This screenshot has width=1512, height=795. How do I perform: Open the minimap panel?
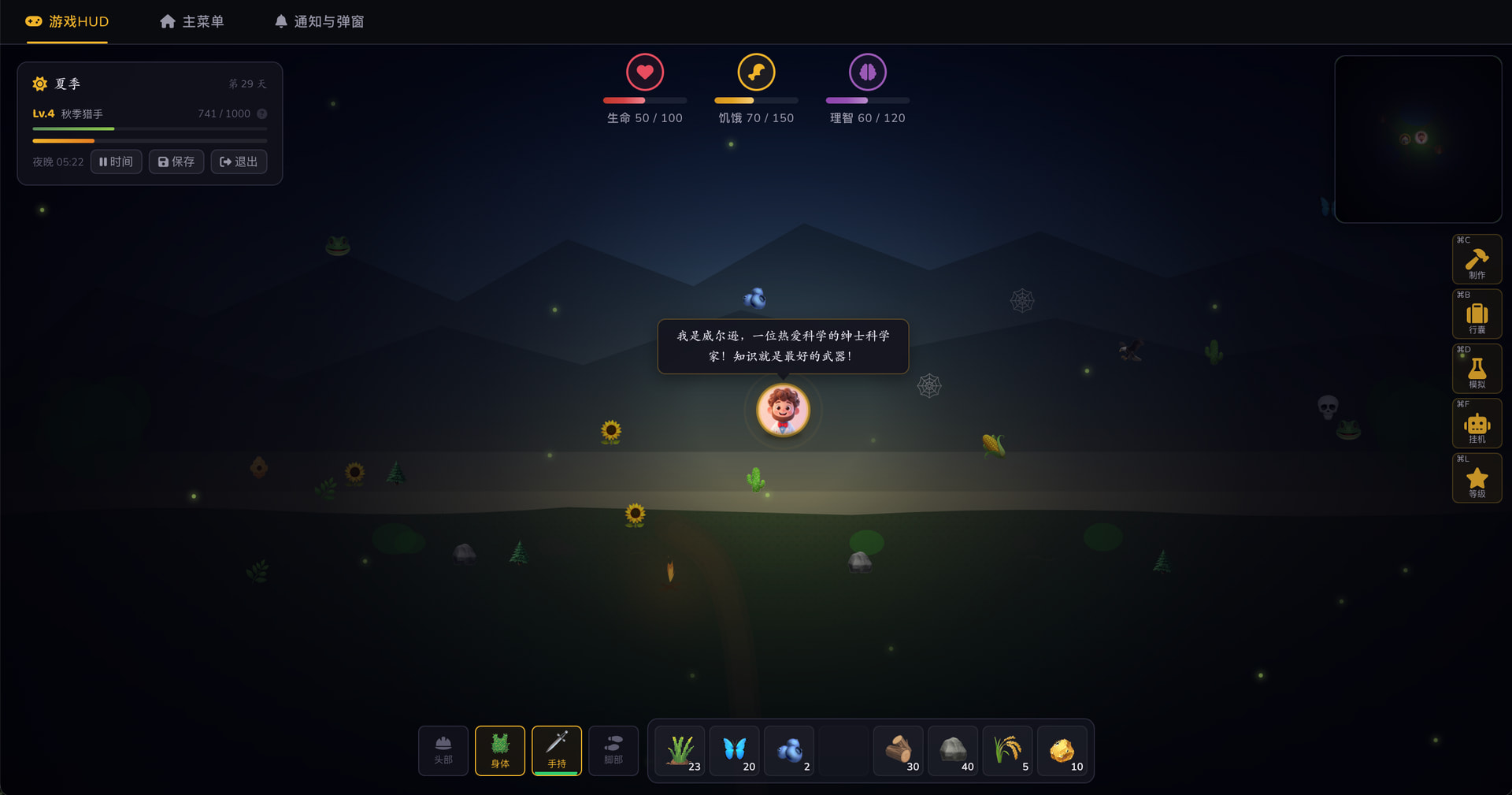click(x=1417, y=139)
